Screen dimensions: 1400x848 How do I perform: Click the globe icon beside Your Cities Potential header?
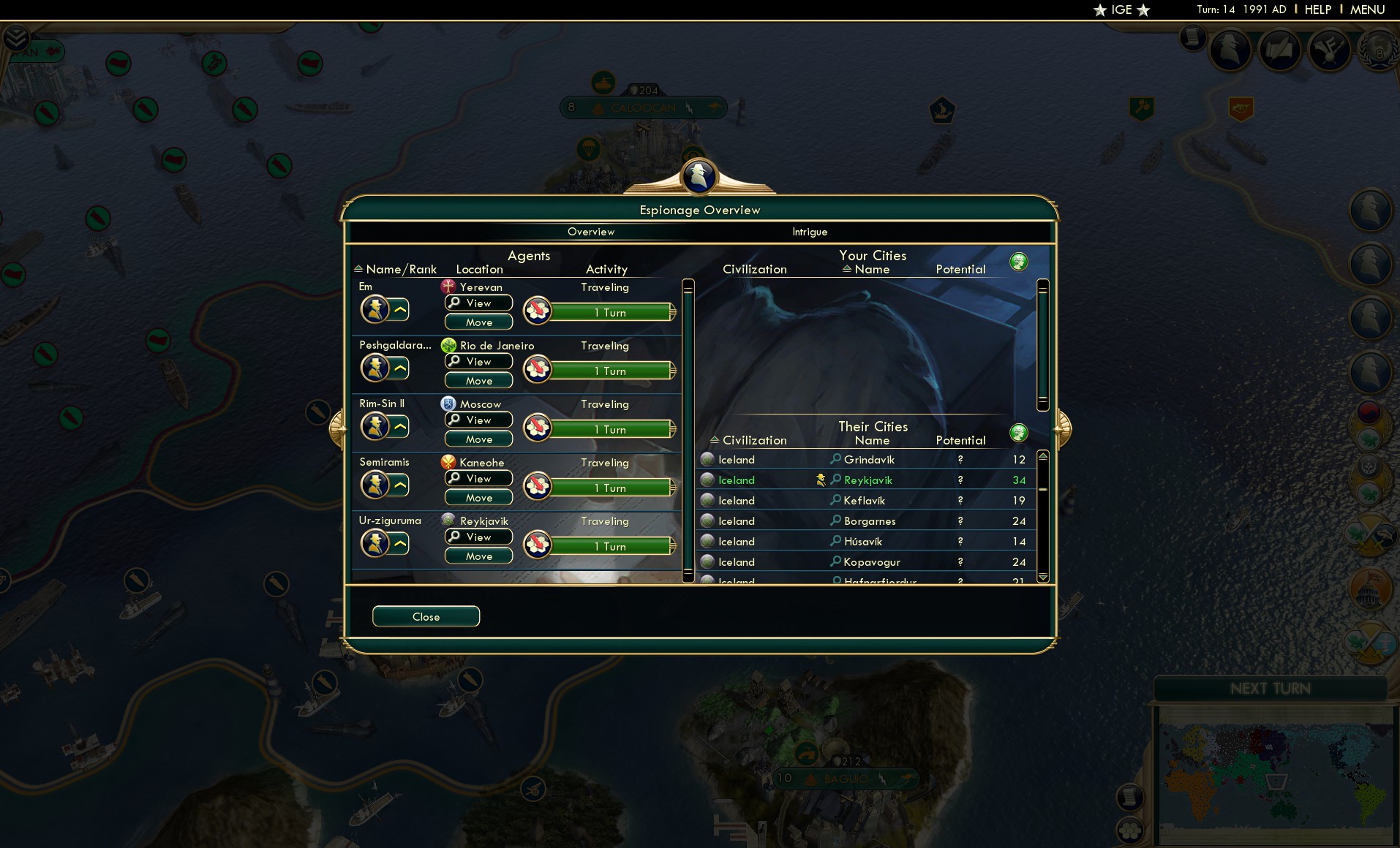(1020, 261)
